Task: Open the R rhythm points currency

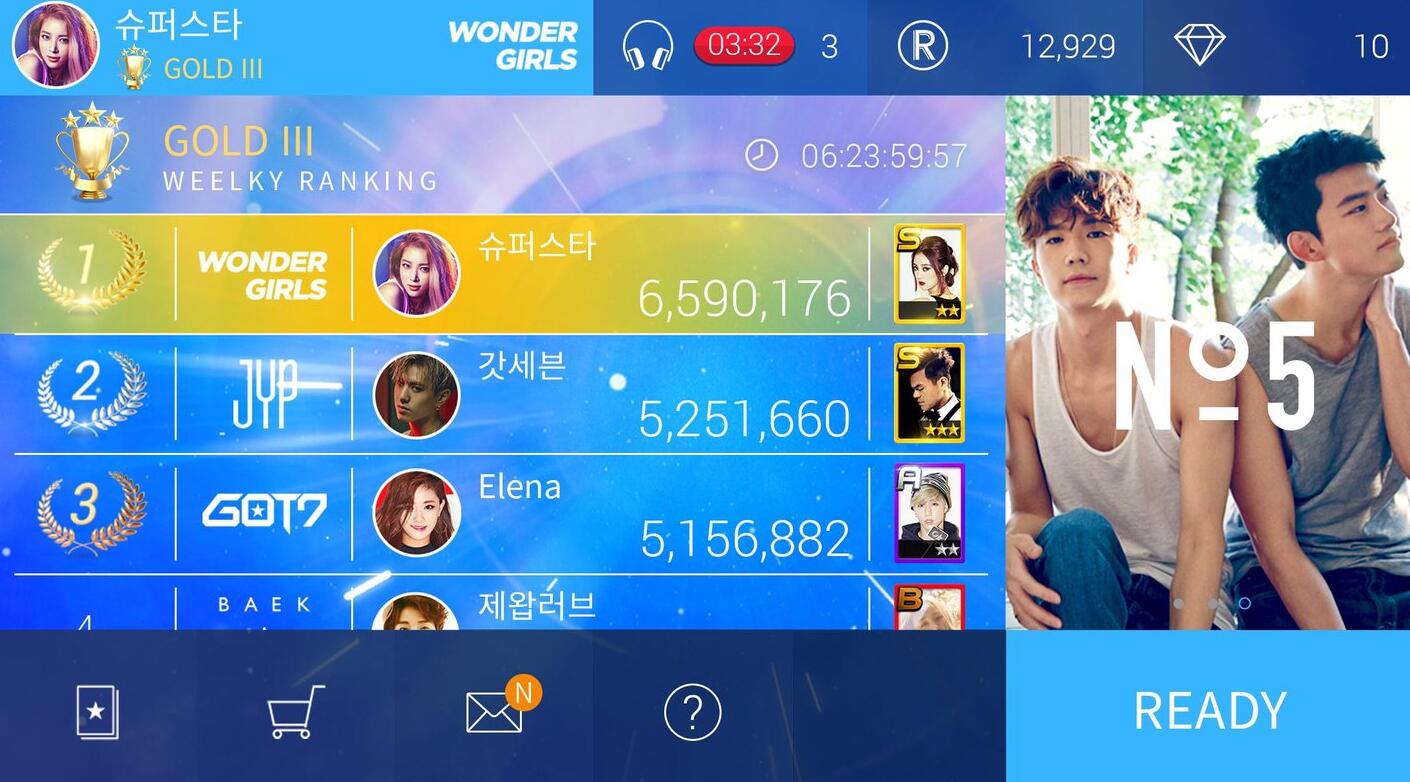Action: tap(922, 46)
